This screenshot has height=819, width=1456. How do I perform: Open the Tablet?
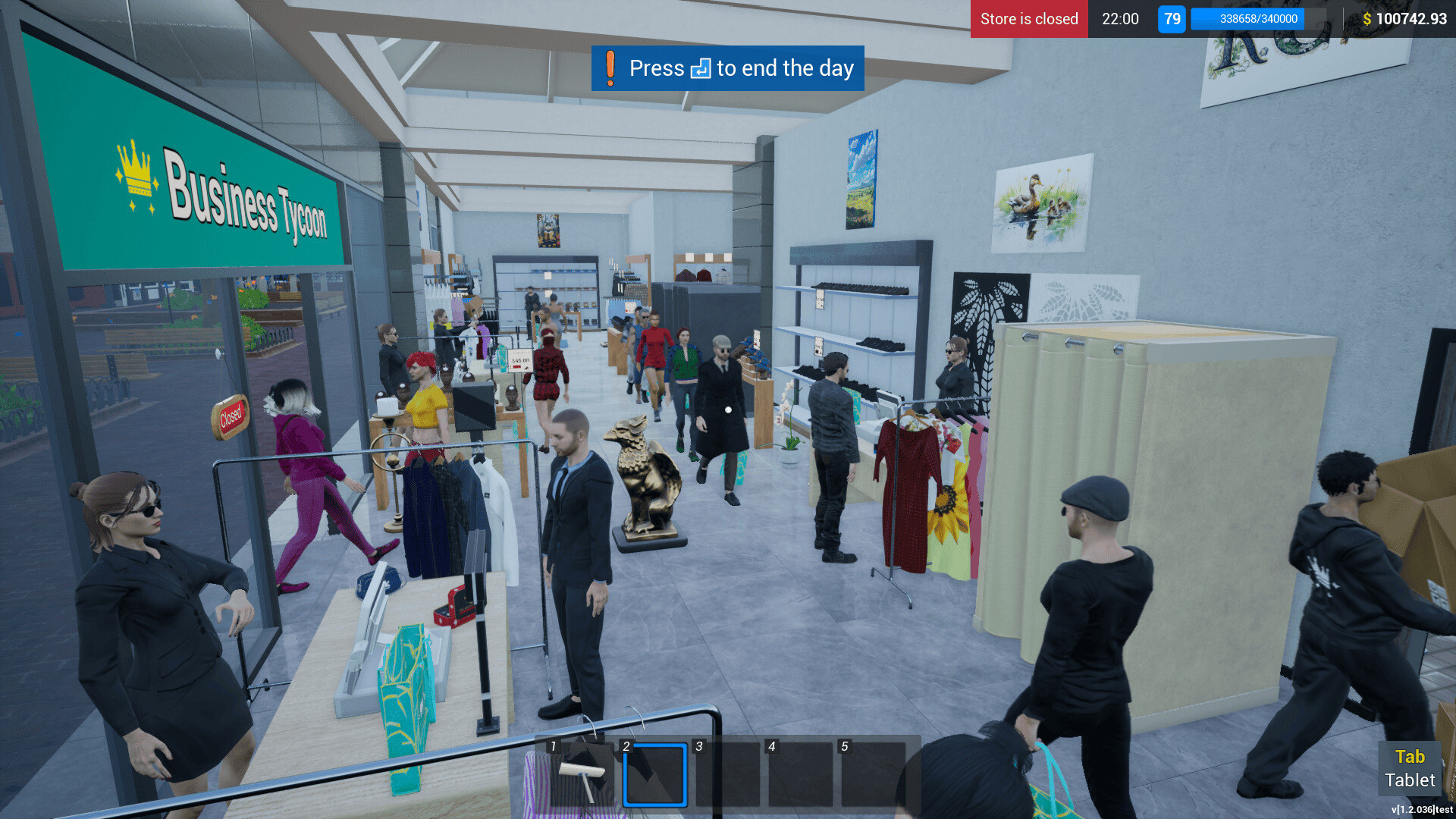tap(1410, 780)
